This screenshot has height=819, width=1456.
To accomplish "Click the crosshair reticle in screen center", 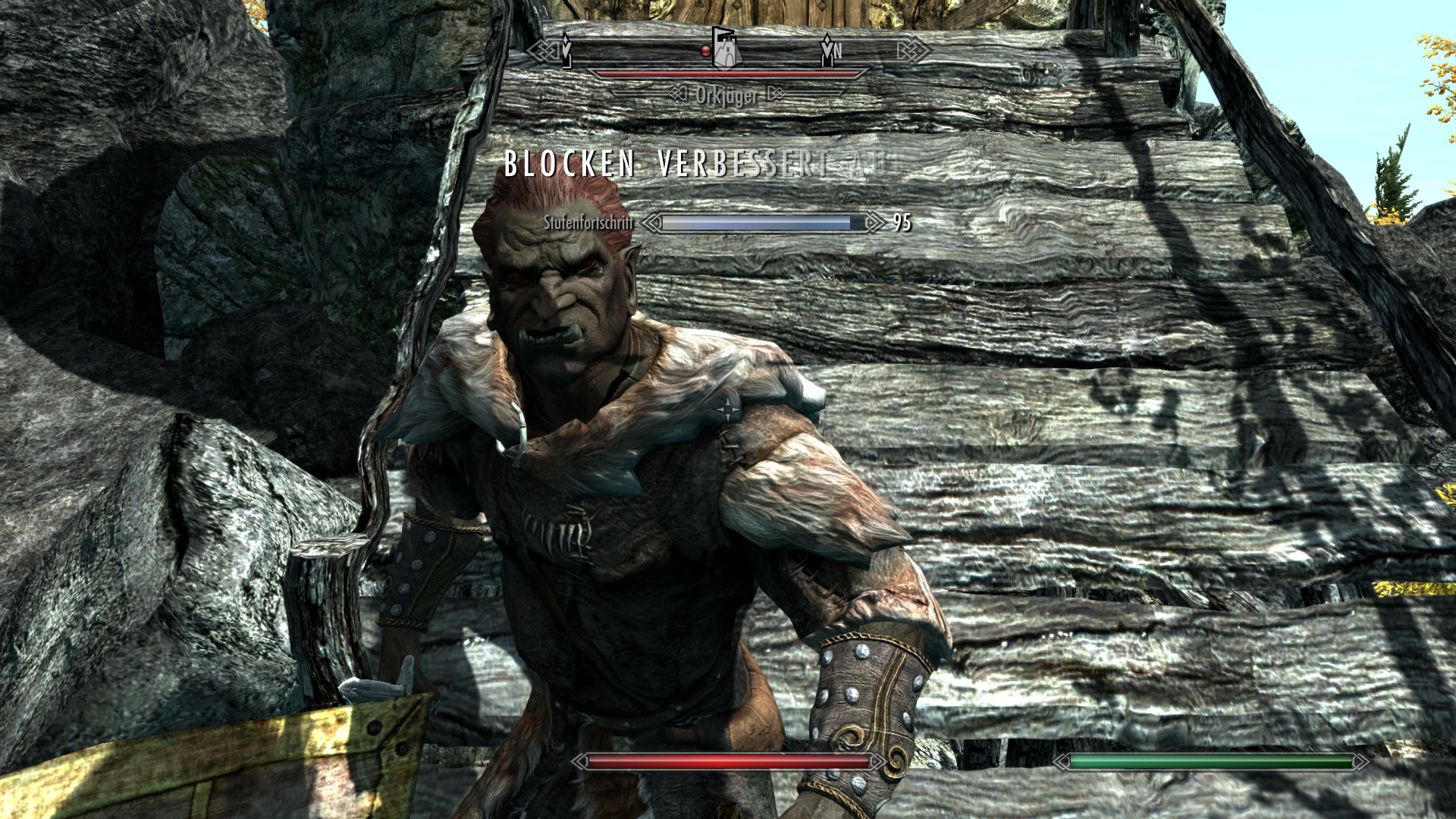I will click(728, 409).
